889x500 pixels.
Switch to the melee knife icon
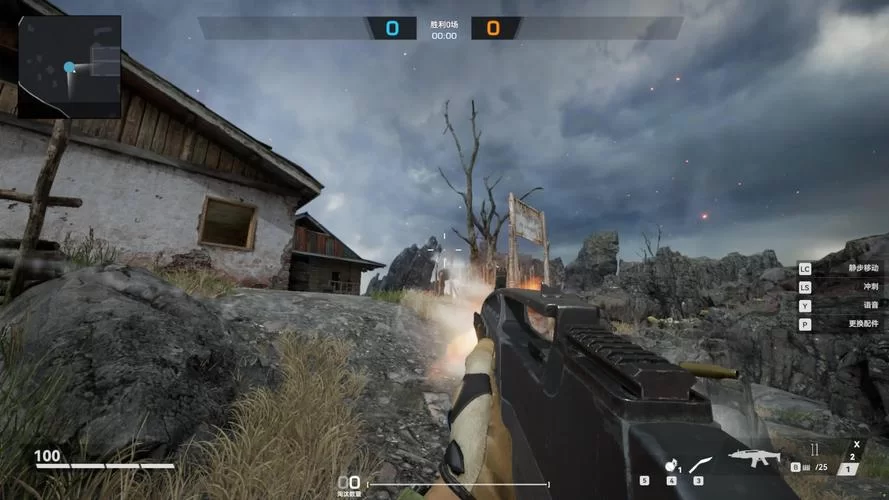pos(700,464)
